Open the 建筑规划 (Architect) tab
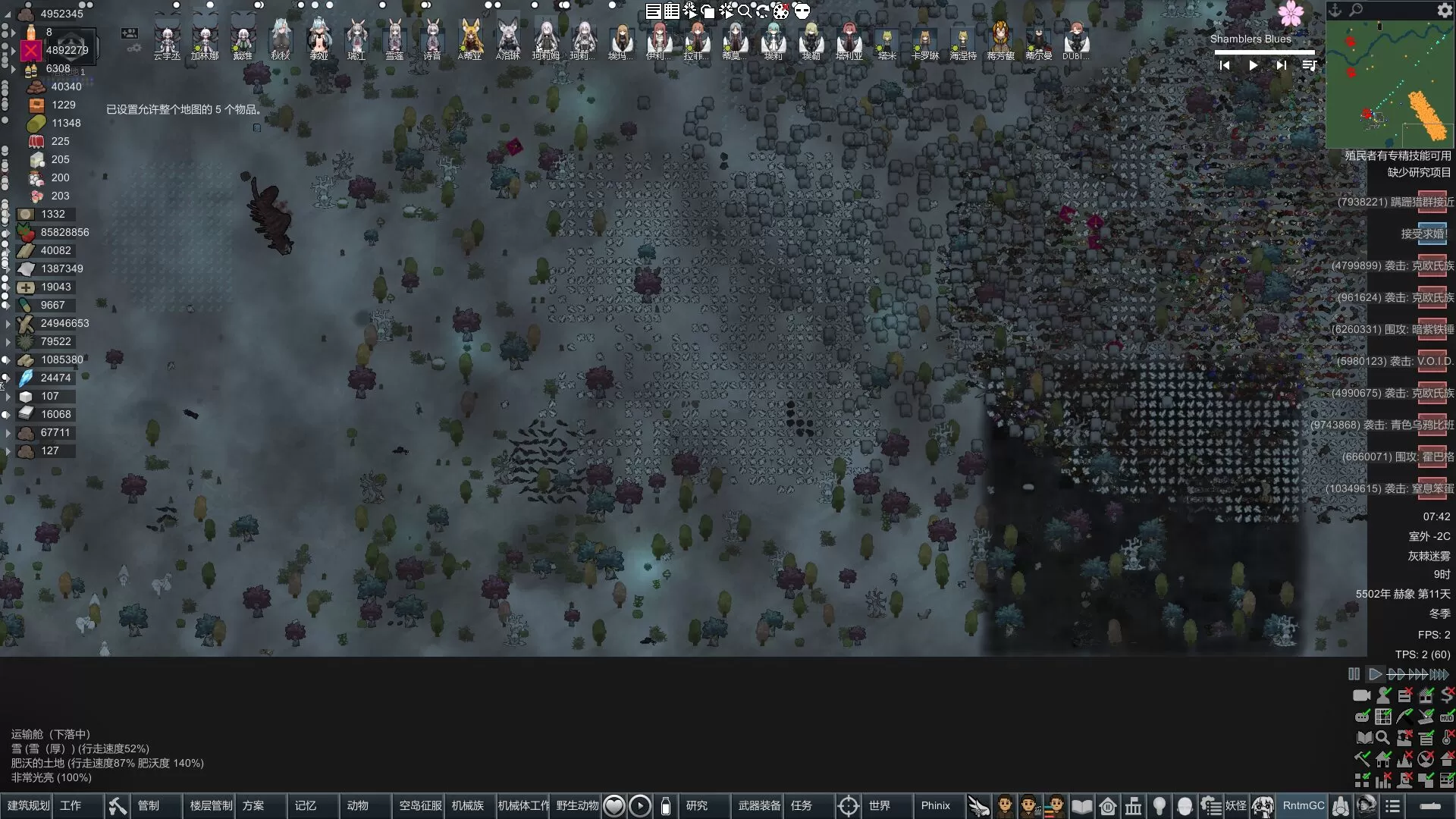1456x819 pixels. (29, 805)
